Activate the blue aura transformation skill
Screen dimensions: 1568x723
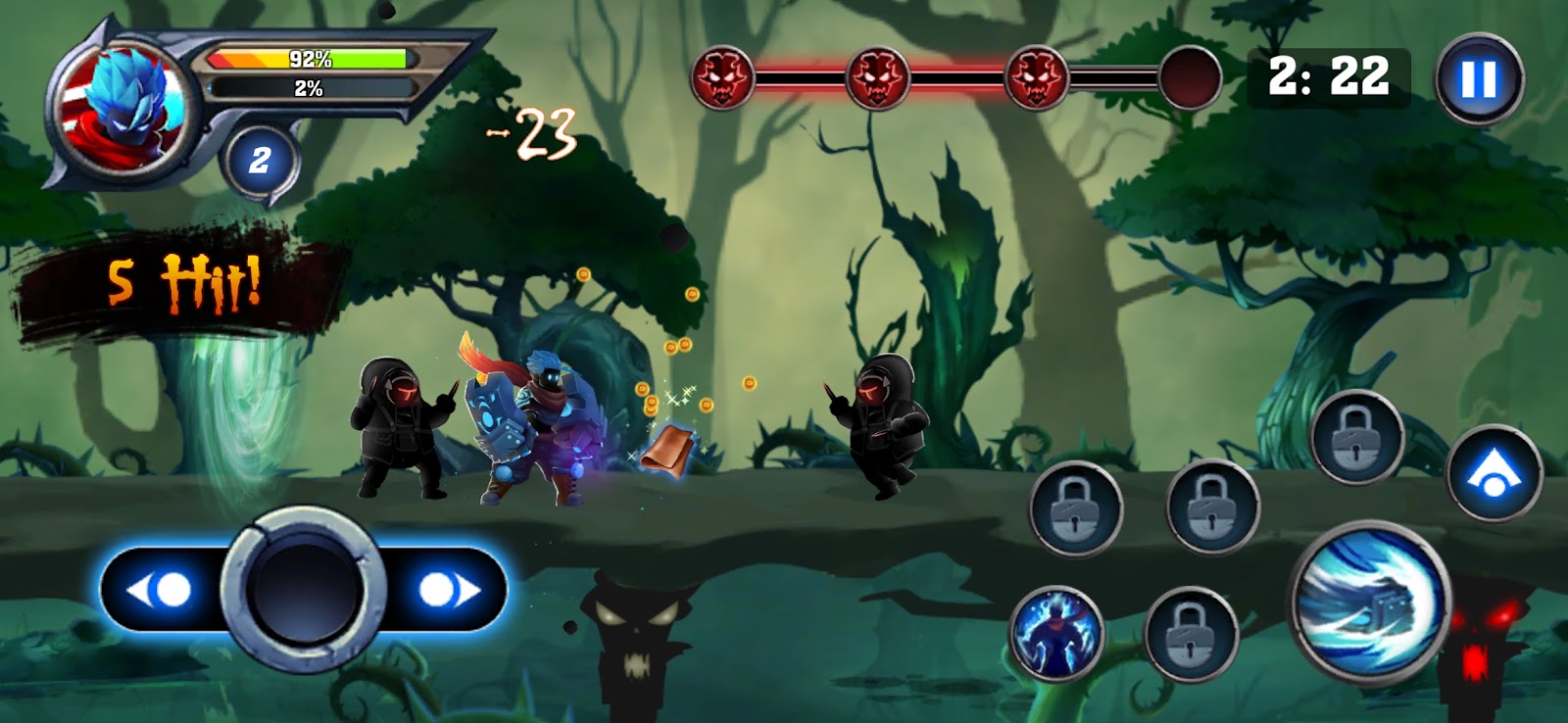point(1056,633)
